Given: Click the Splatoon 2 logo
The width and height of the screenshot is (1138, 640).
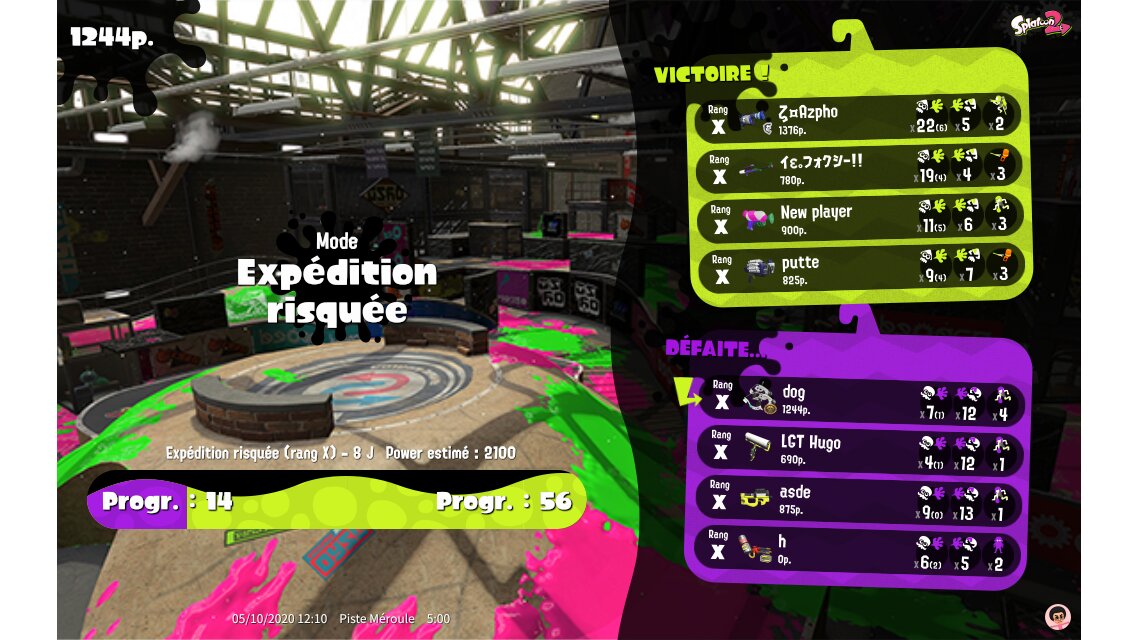Looking at the screenshot, I should 1041,24.
